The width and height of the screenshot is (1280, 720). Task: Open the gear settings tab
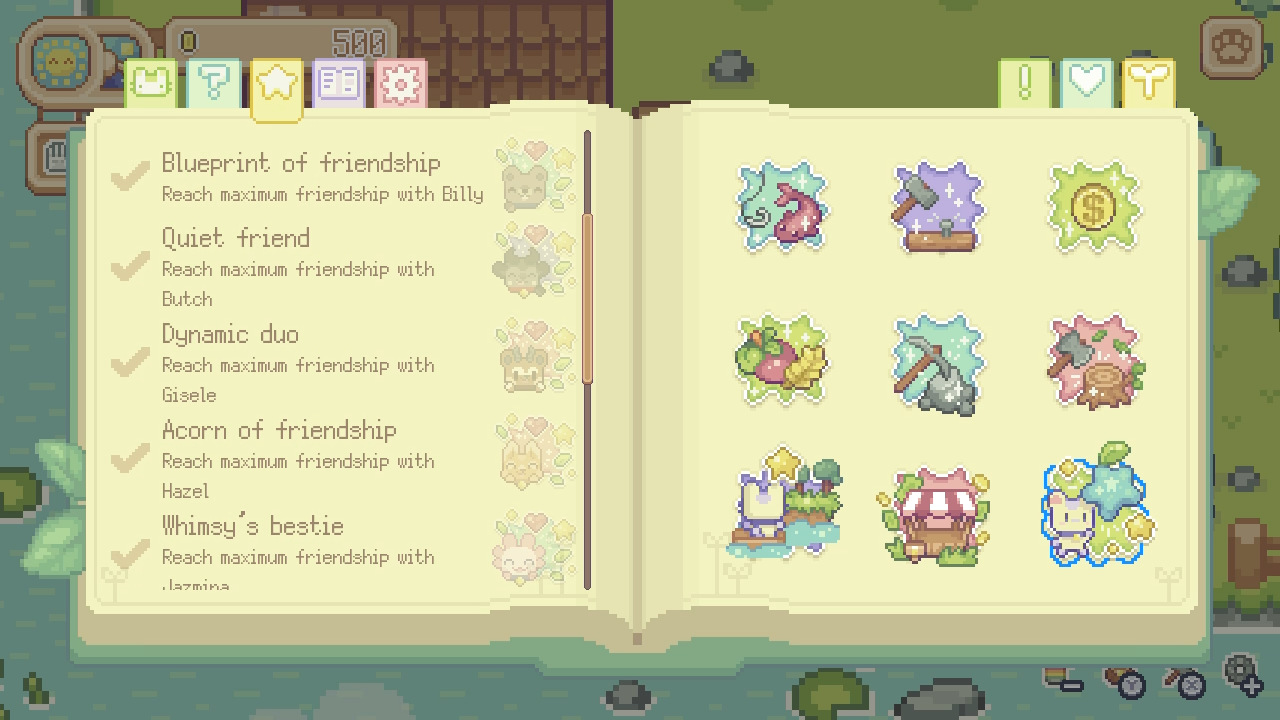[x=401, y=81]
